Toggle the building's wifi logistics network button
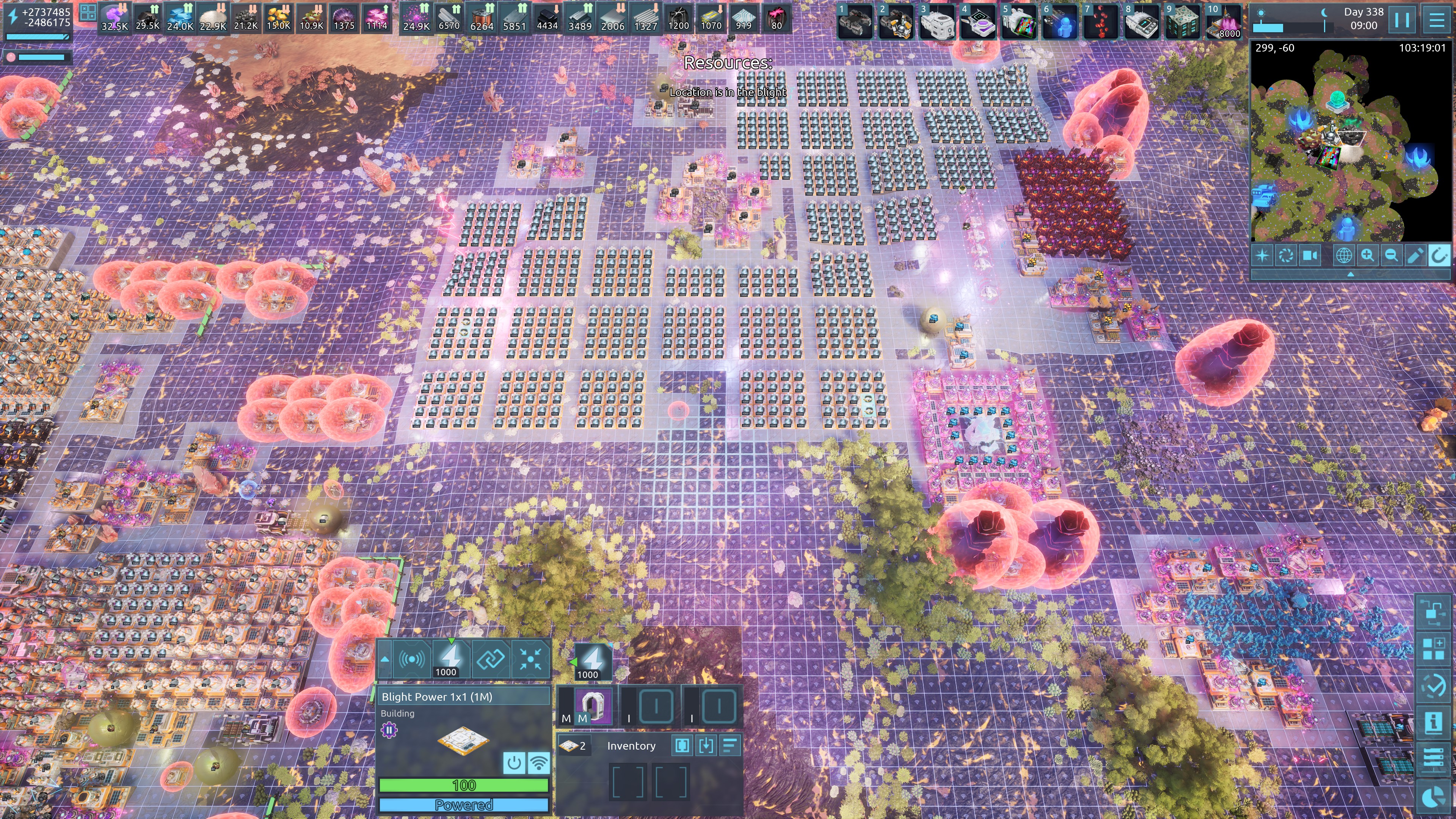Screen dimensions: 1456x819 tap(539, 763)
